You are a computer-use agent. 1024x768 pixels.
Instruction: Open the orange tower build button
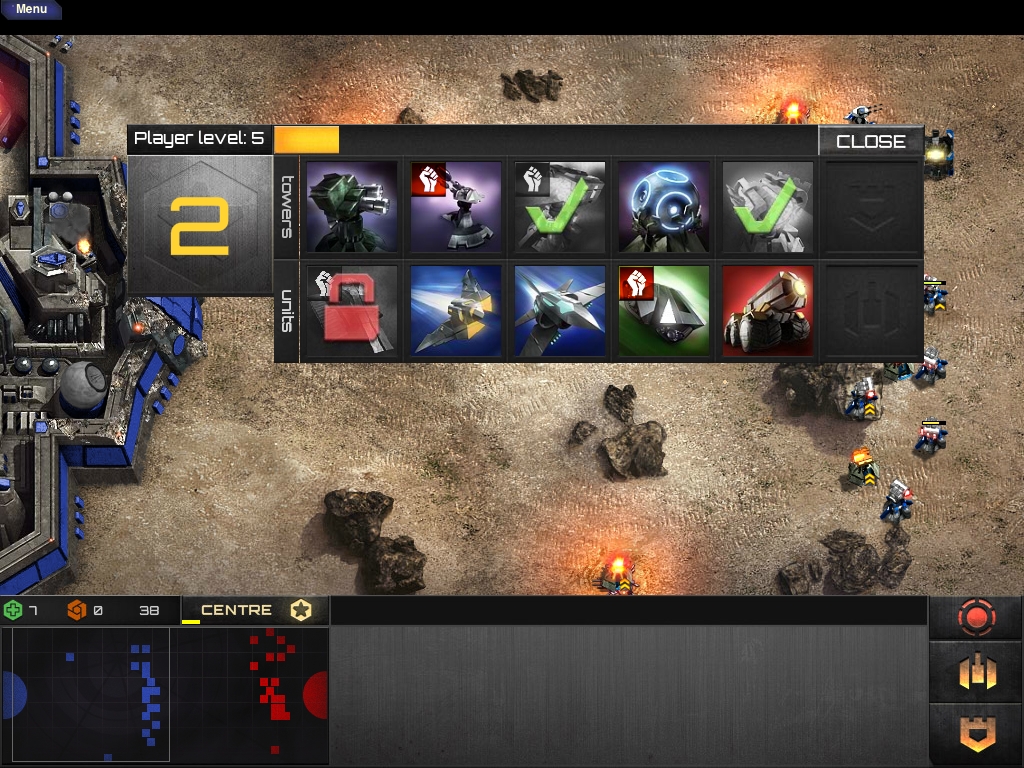976,734
